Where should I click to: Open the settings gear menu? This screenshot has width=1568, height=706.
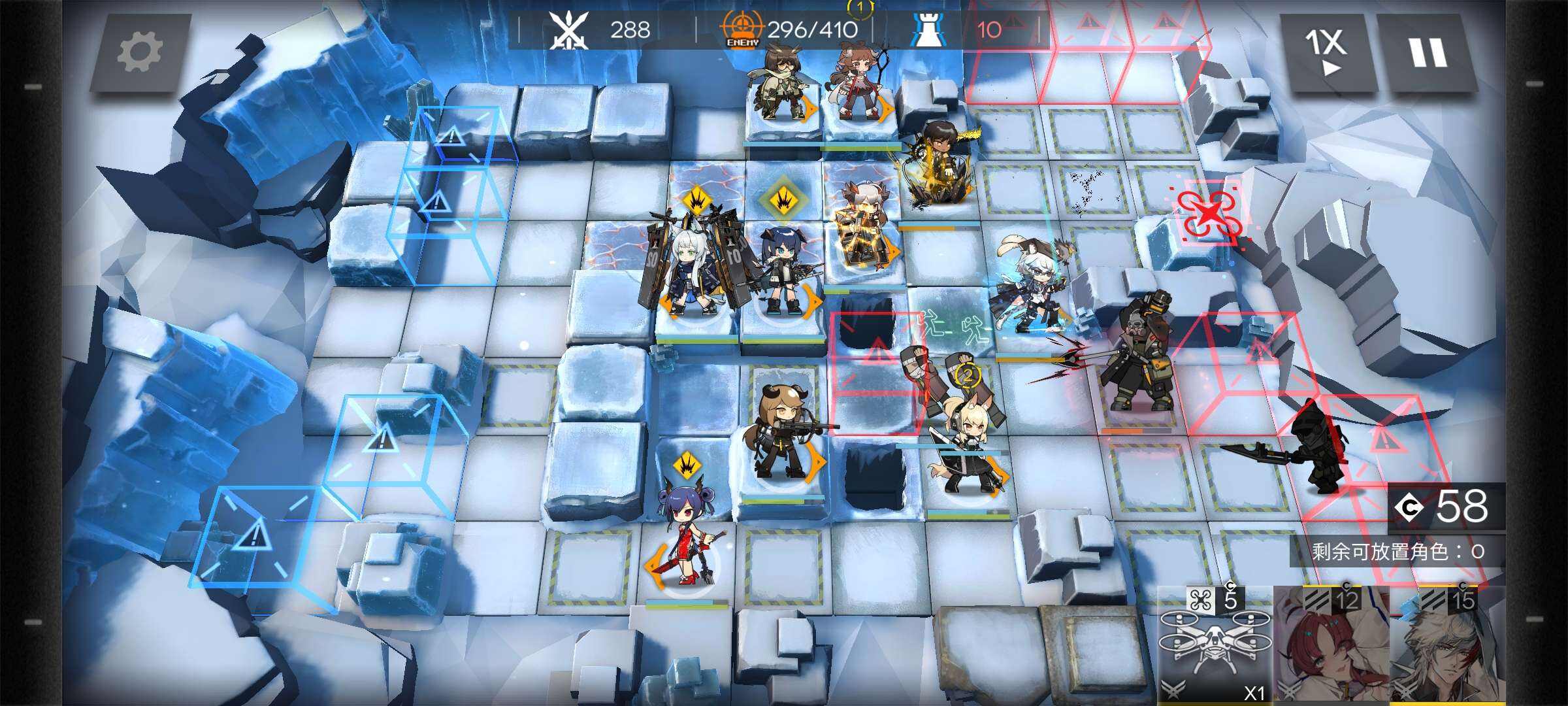tap(139, 52)
